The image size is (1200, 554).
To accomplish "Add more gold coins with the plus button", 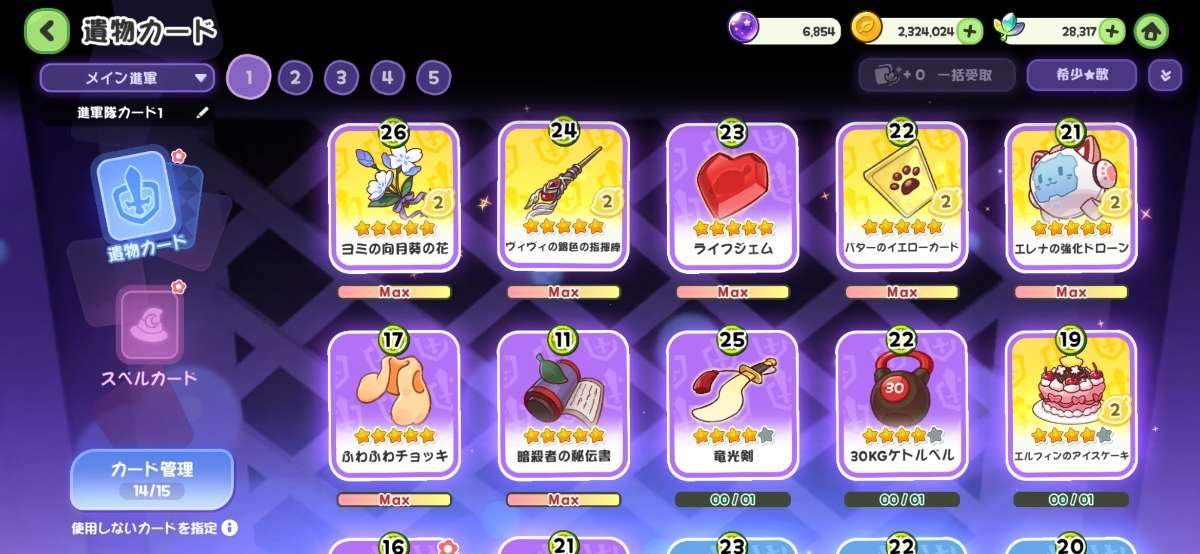I will (969, 31).
